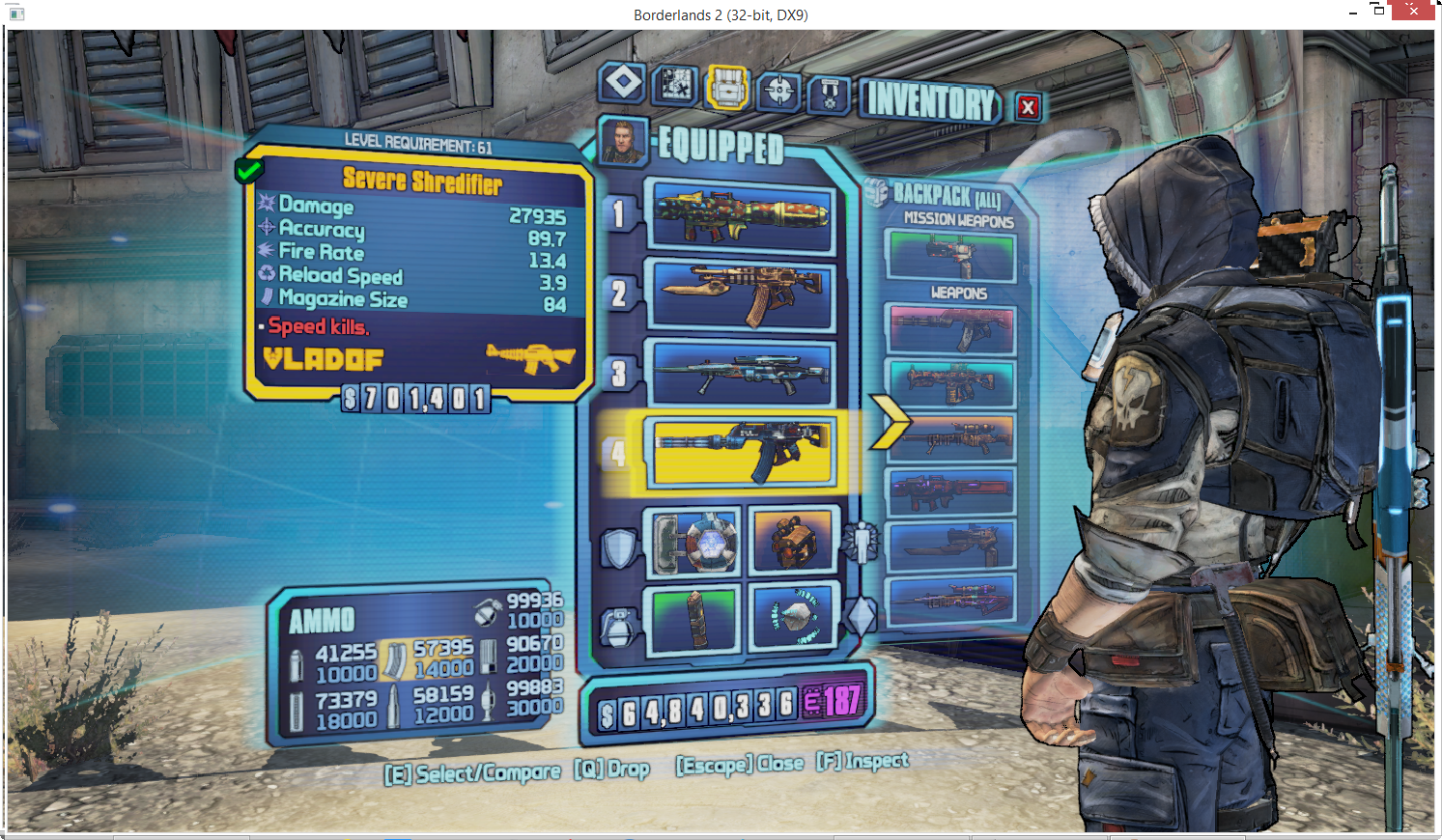The height and width of the screenshot is (840, 1442).
Task: Pick the teal-backed weapon in backpack
Action: 951,384
